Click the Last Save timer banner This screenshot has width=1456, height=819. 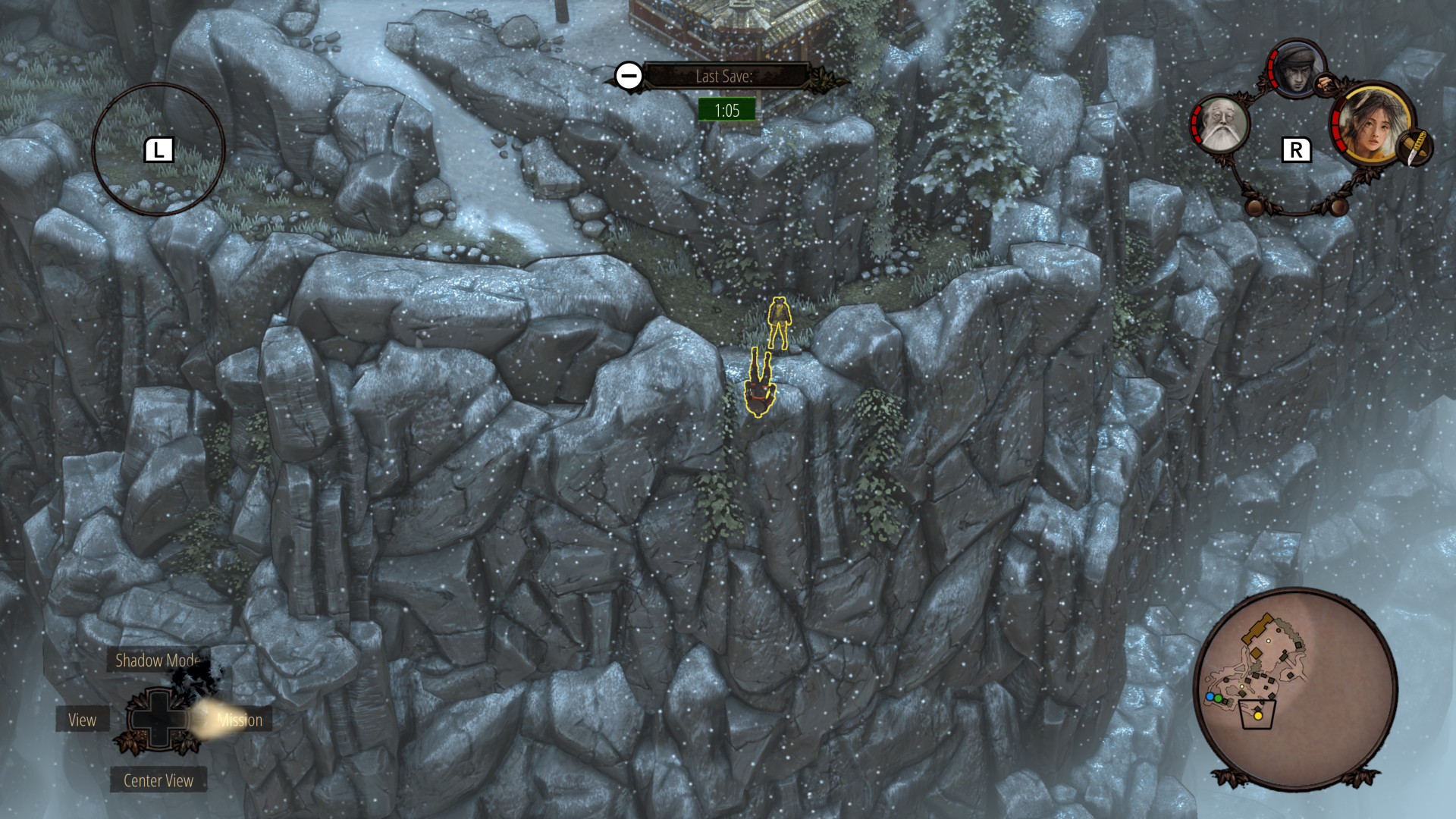pos(724,77)
